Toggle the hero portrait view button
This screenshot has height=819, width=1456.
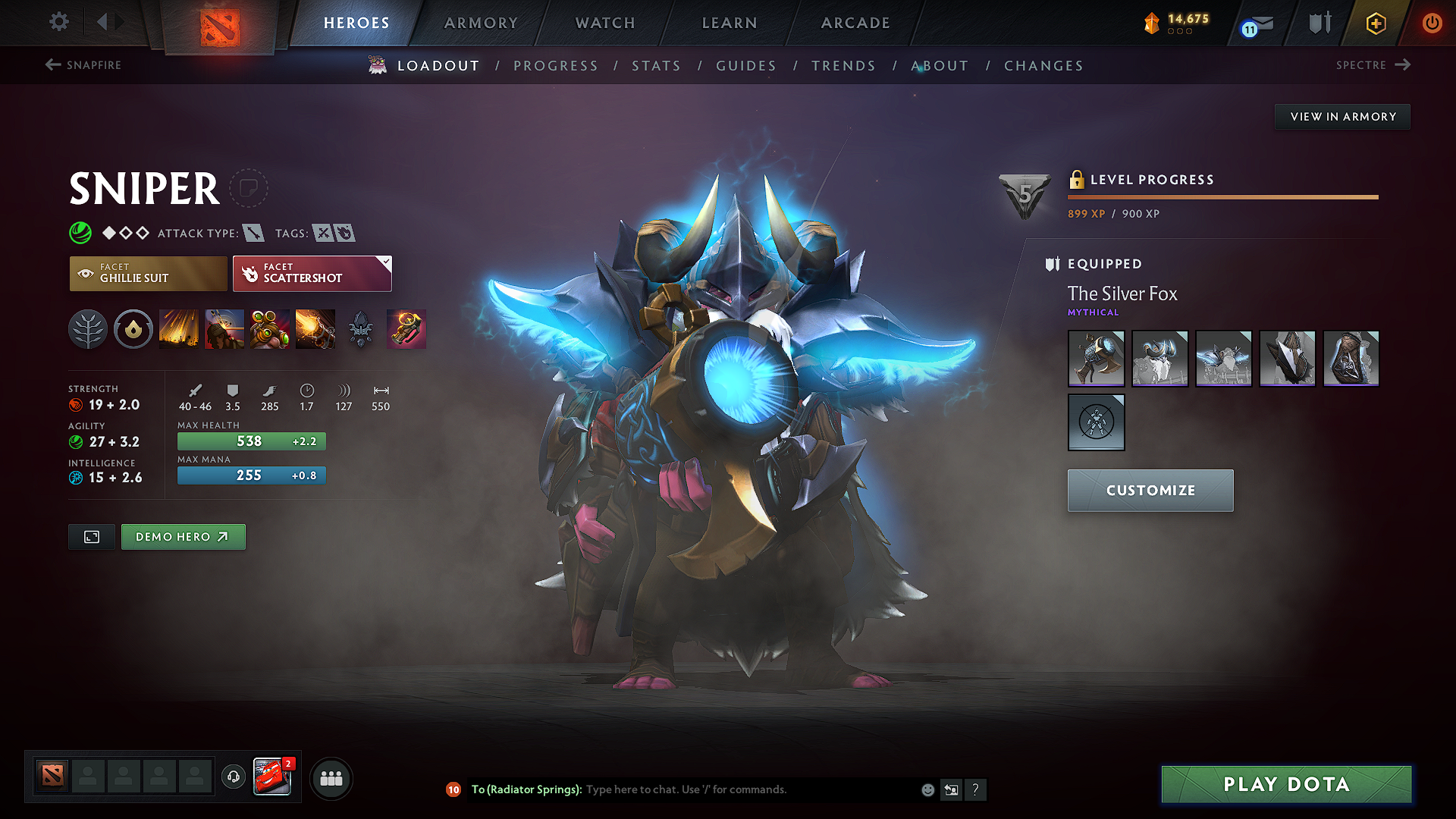91,536
